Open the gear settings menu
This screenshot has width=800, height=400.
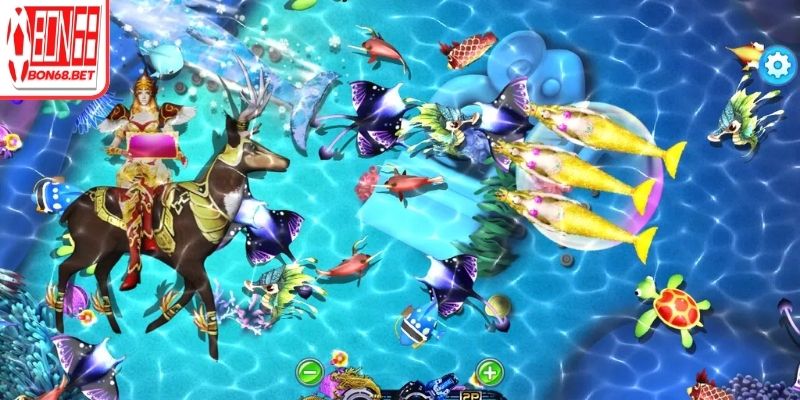click(775, 65)
